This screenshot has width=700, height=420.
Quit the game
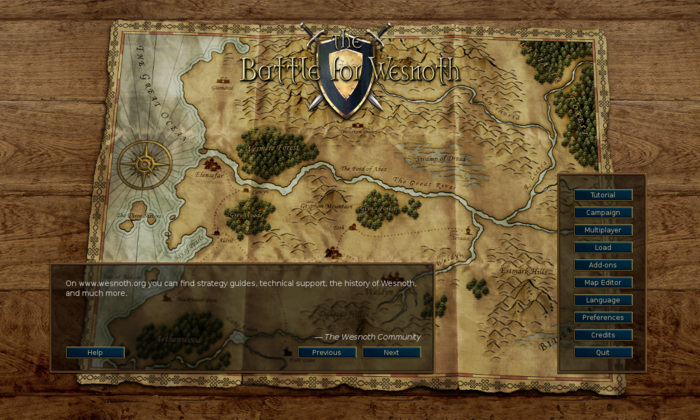(603, 352)
